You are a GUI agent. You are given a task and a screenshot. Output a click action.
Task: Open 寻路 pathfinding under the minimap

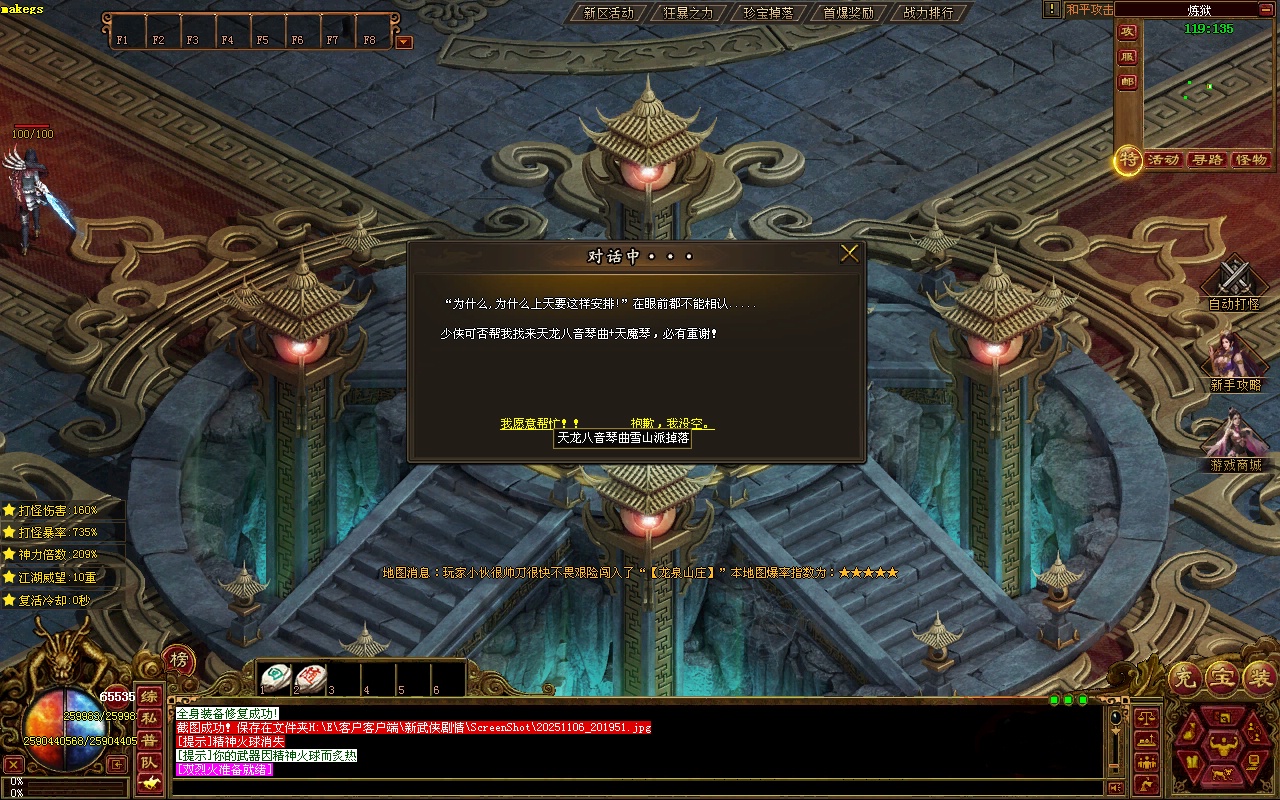1207,160
